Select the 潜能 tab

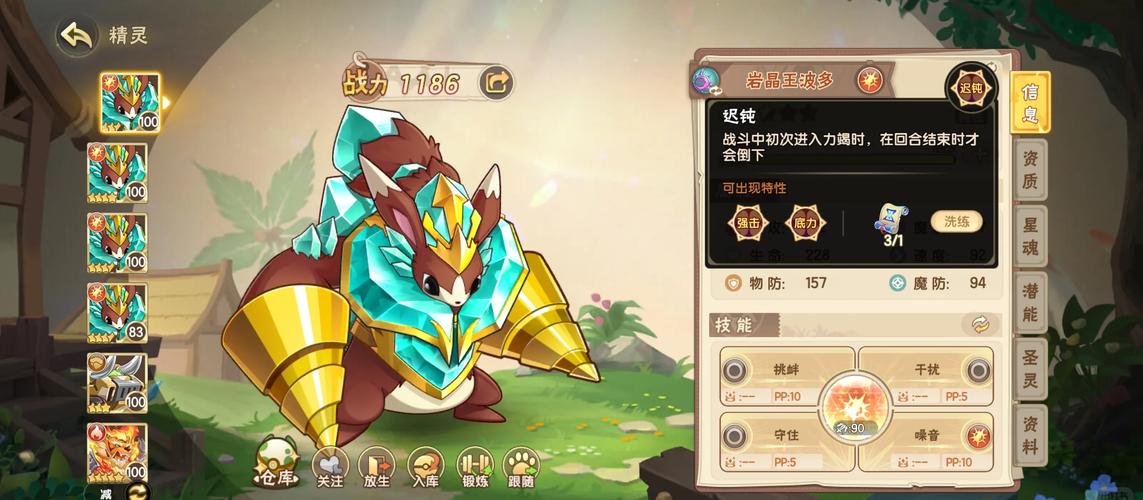pos(1030,302)
